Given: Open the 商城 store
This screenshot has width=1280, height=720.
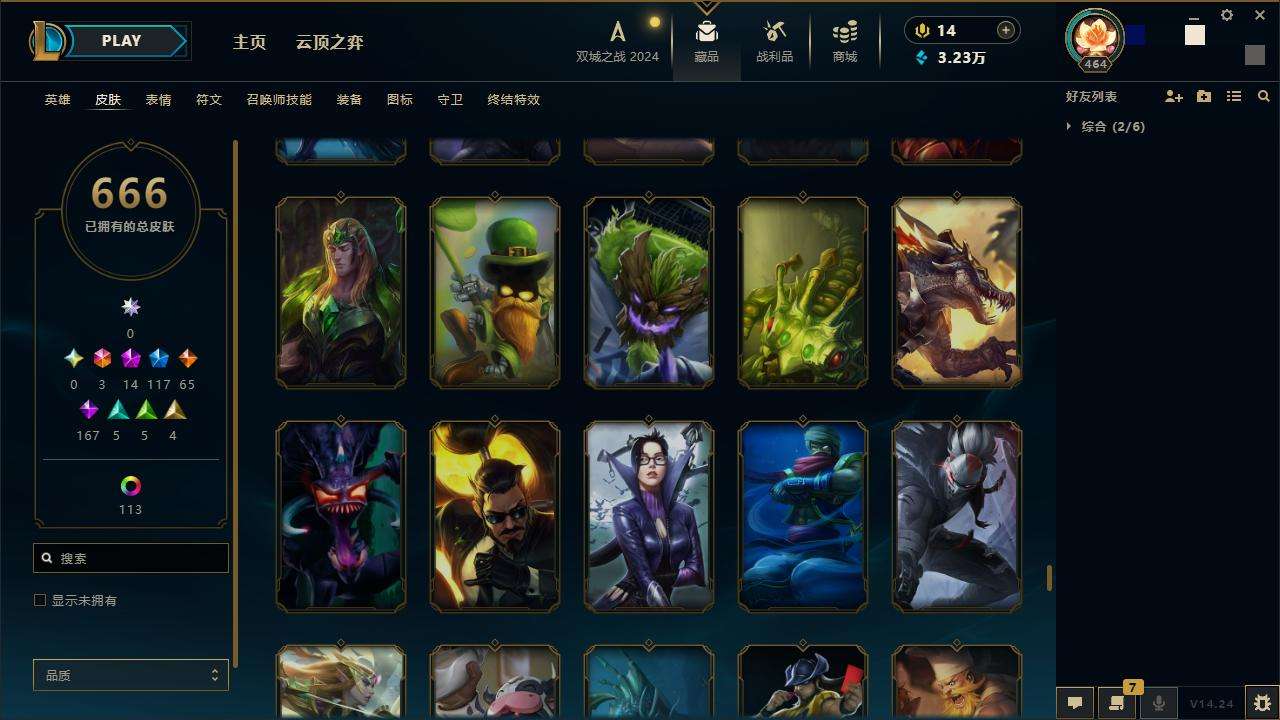Looking at the screenshot, I should (845, 42).
